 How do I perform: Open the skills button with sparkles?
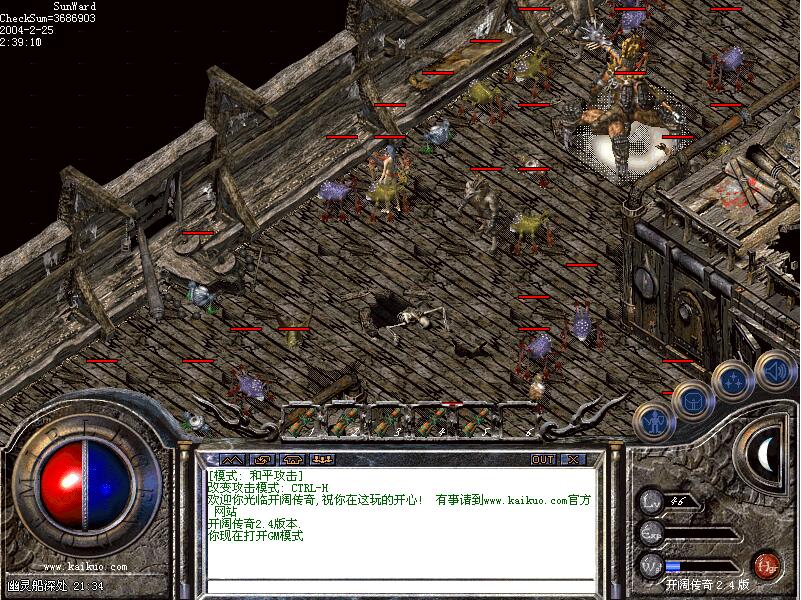tap(733, 380)
